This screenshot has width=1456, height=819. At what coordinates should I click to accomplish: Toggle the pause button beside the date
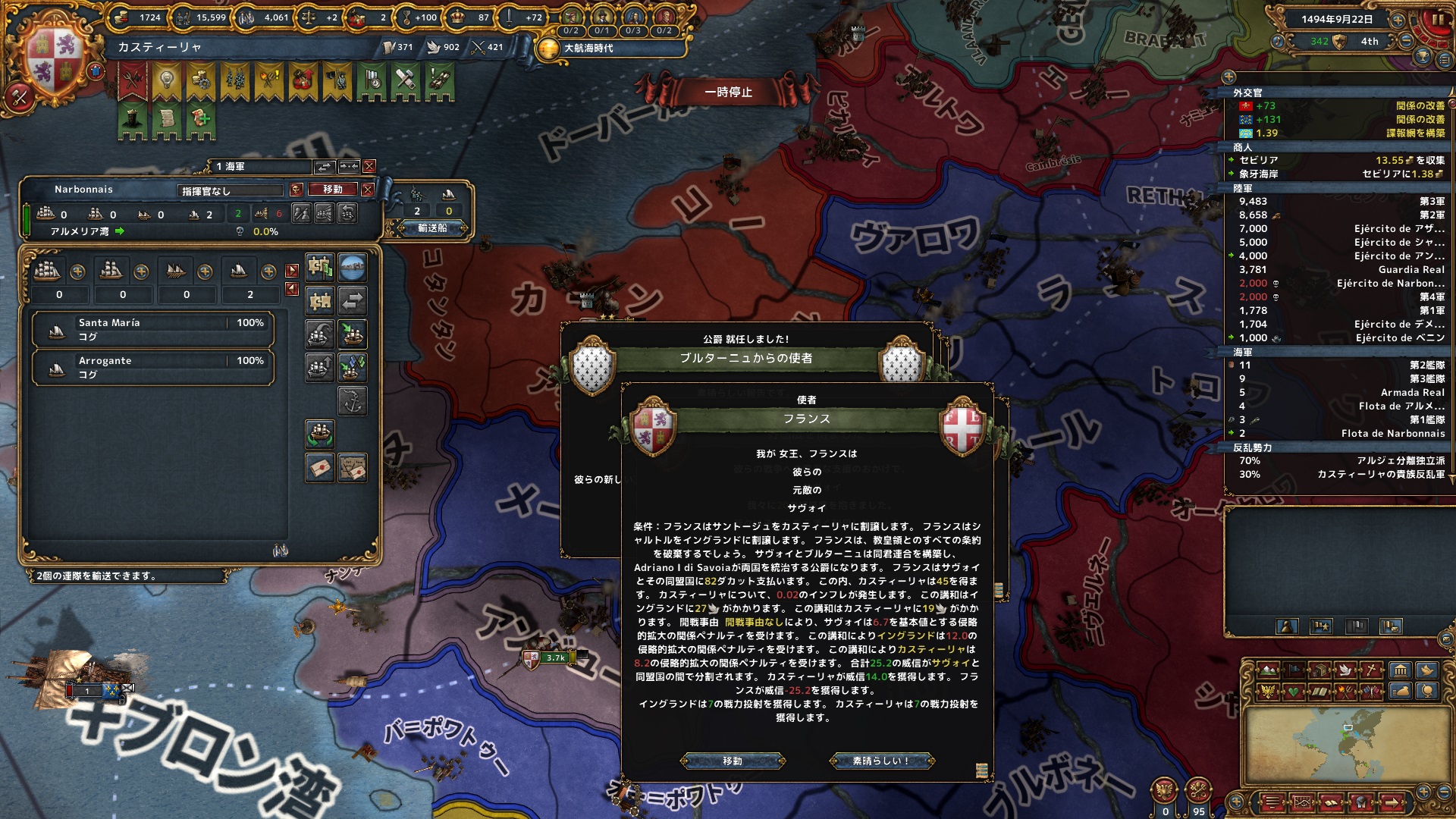coord(1438,20)
